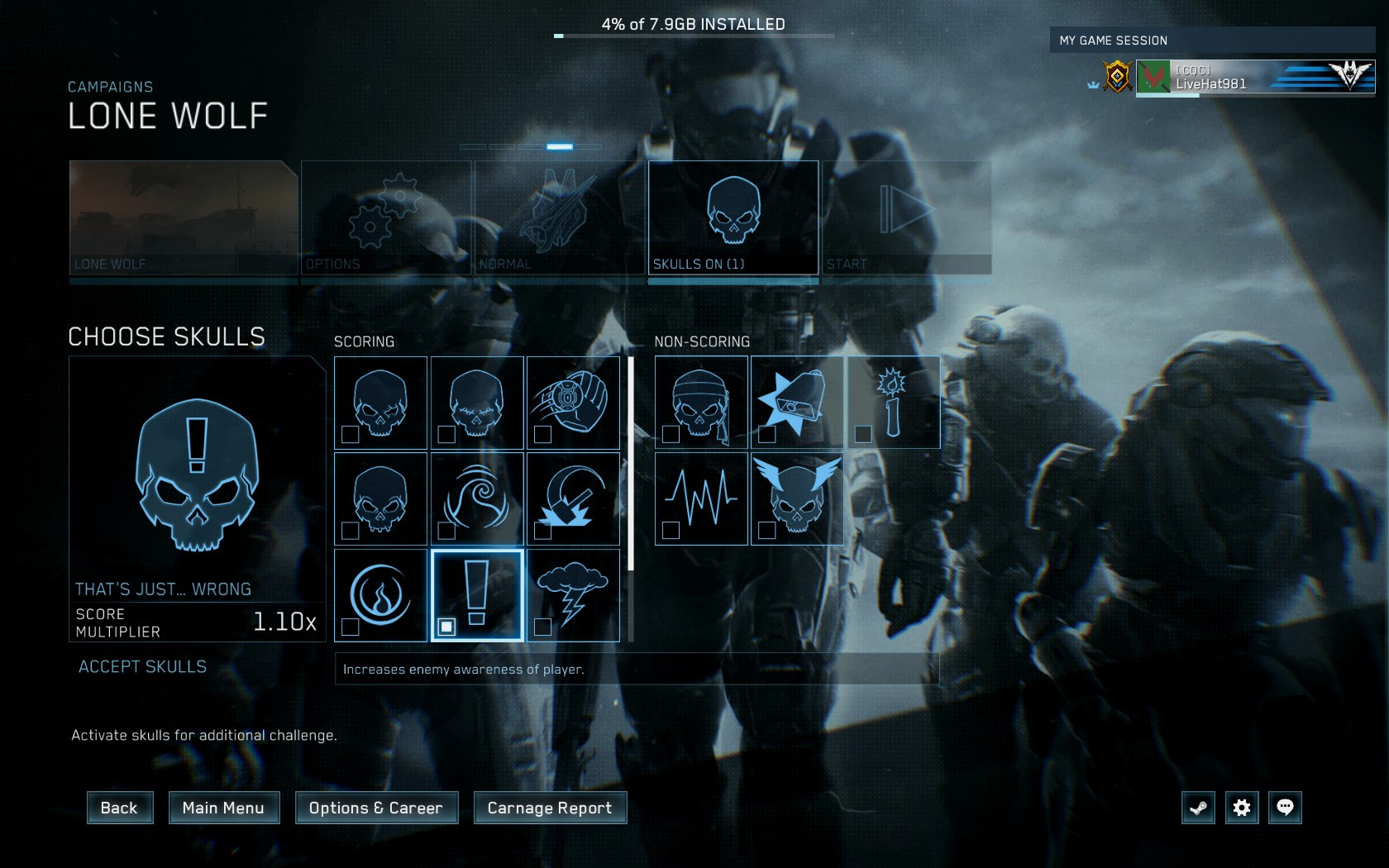
Task: Select the Catch skull icon
Action: (574, 403)
